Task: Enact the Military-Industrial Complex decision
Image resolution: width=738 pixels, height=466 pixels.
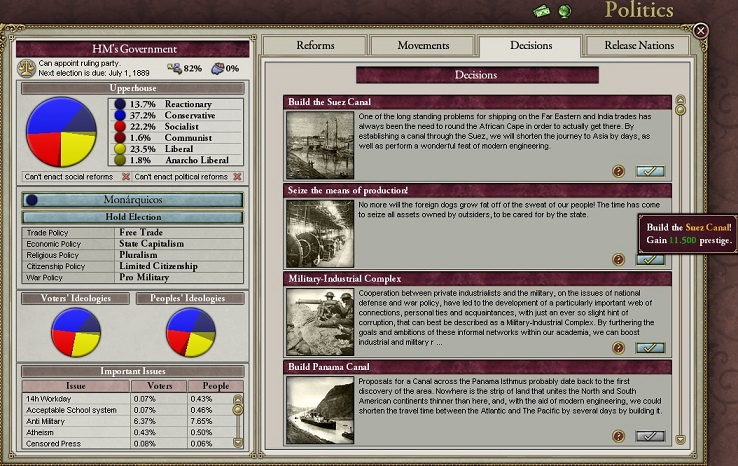Action: [x=650, y=348]
